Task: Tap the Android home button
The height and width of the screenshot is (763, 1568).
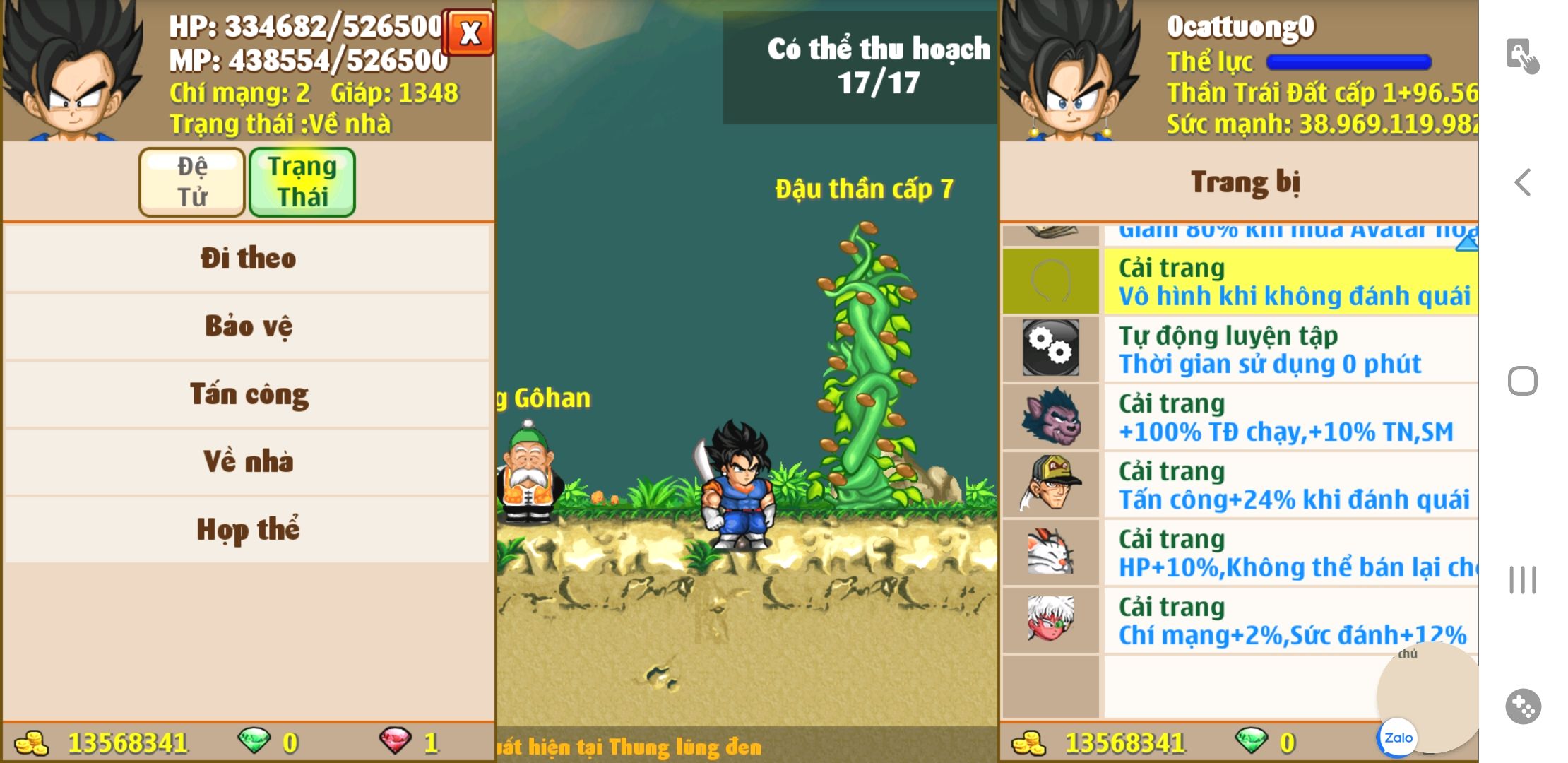Action: (x=1522, y=381)
